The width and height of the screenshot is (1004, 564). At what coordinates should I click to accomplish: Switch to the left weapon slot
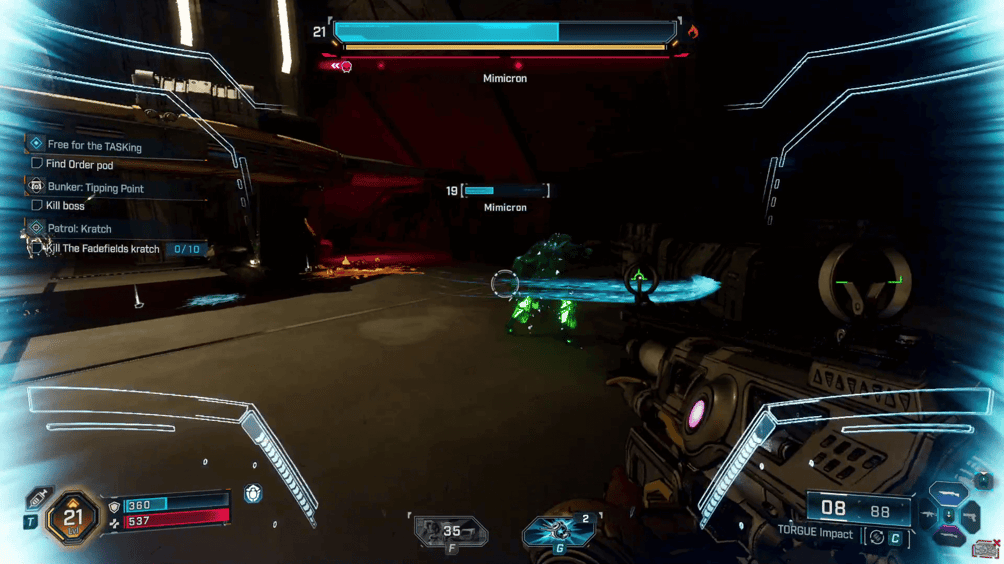coord(929,516)
